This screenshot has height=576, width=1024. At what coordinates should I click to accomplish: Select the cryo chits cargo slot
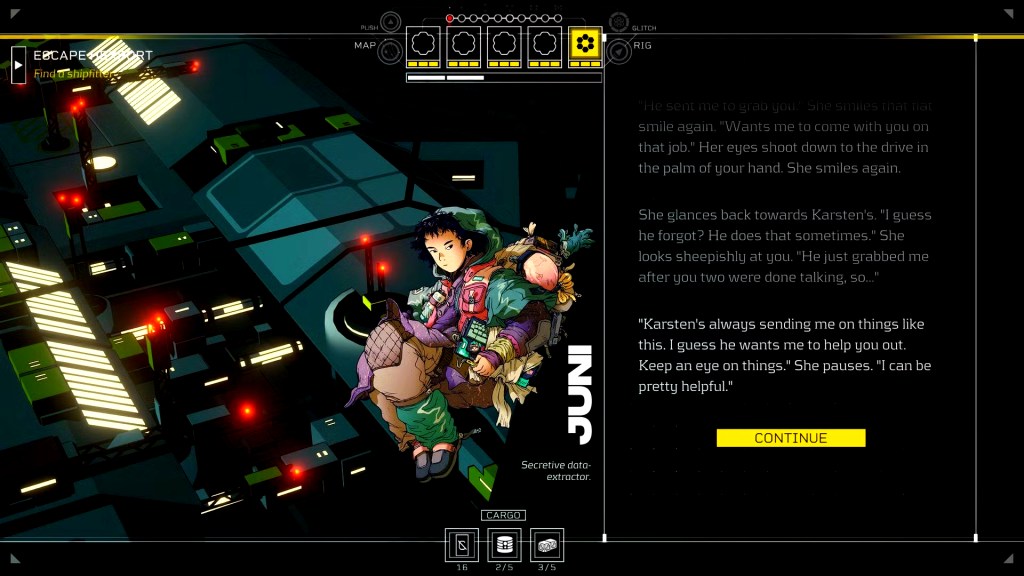tap(462, 545)
